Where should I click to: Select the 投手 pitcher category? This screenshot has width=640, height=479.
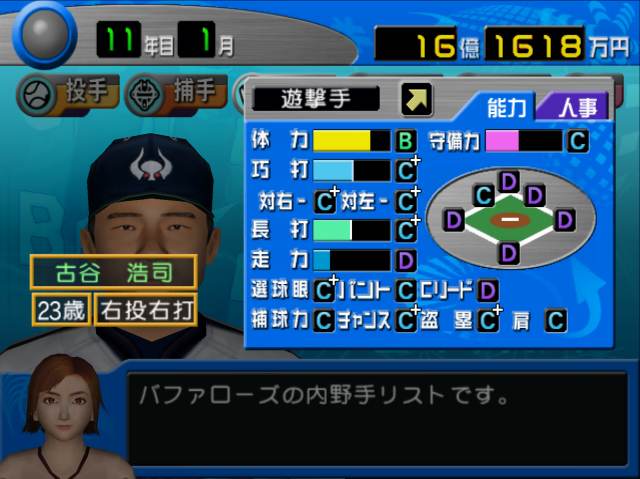point(68,95)
